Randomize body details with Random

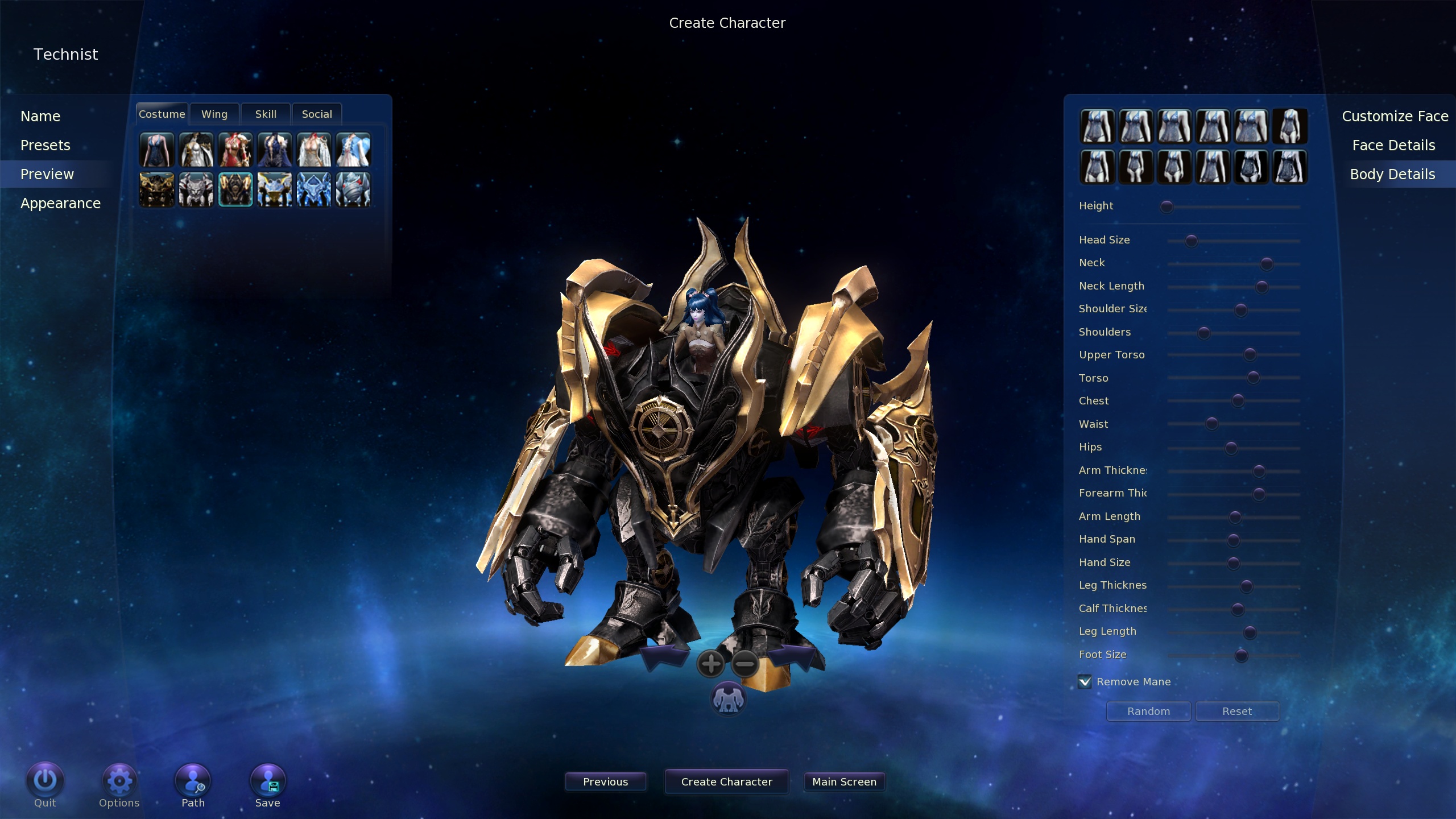click(1148, 712)
